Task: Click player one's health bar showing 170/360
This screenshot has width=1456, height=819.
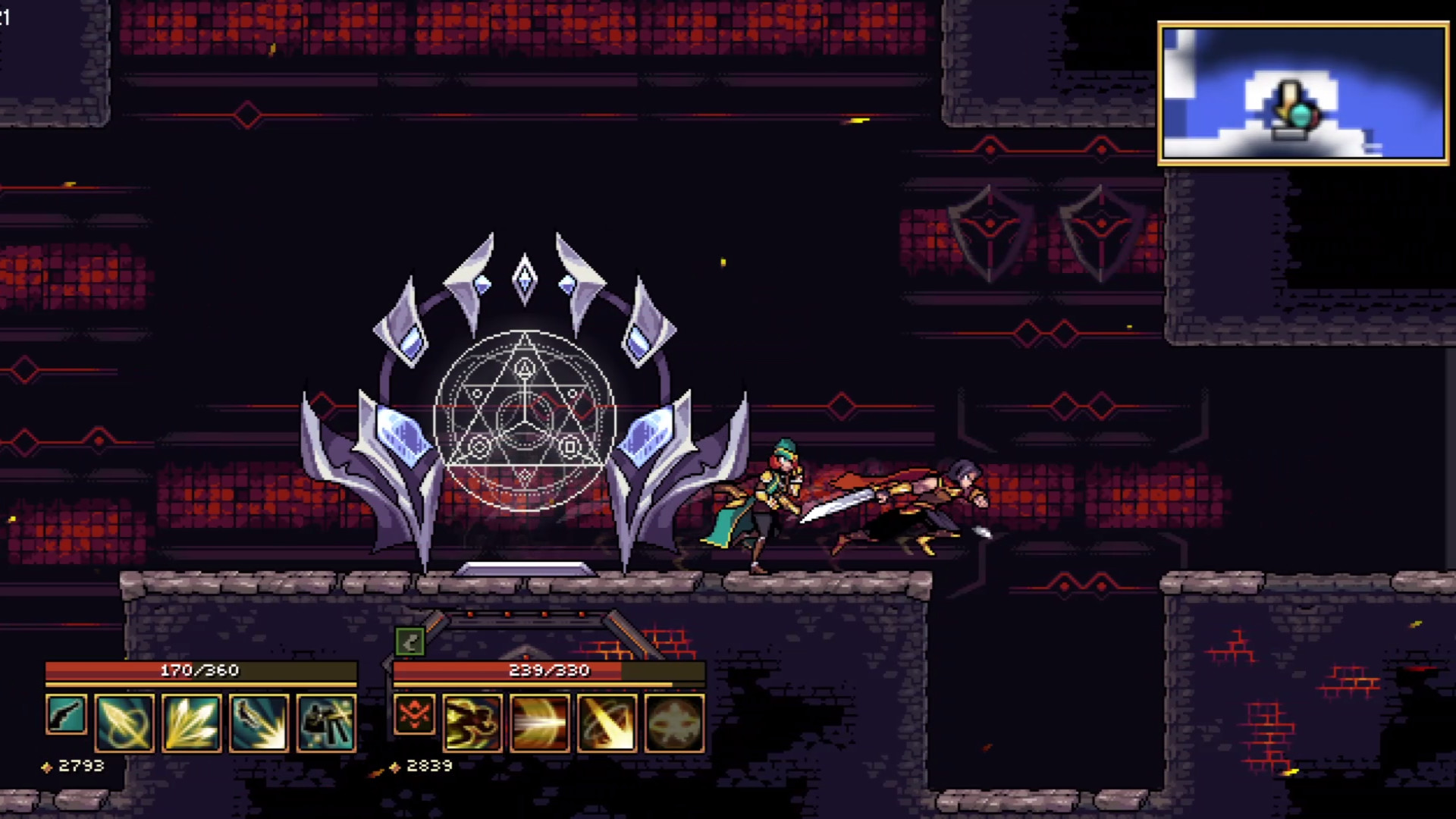Action: pos(201,670)
